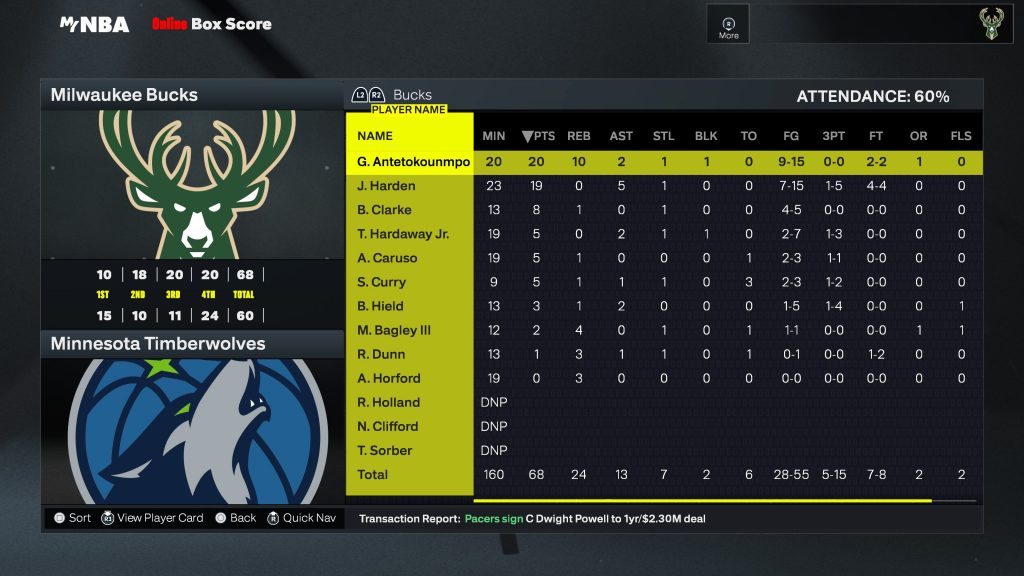Choose B. Hield in the box score

pos(380,306)
